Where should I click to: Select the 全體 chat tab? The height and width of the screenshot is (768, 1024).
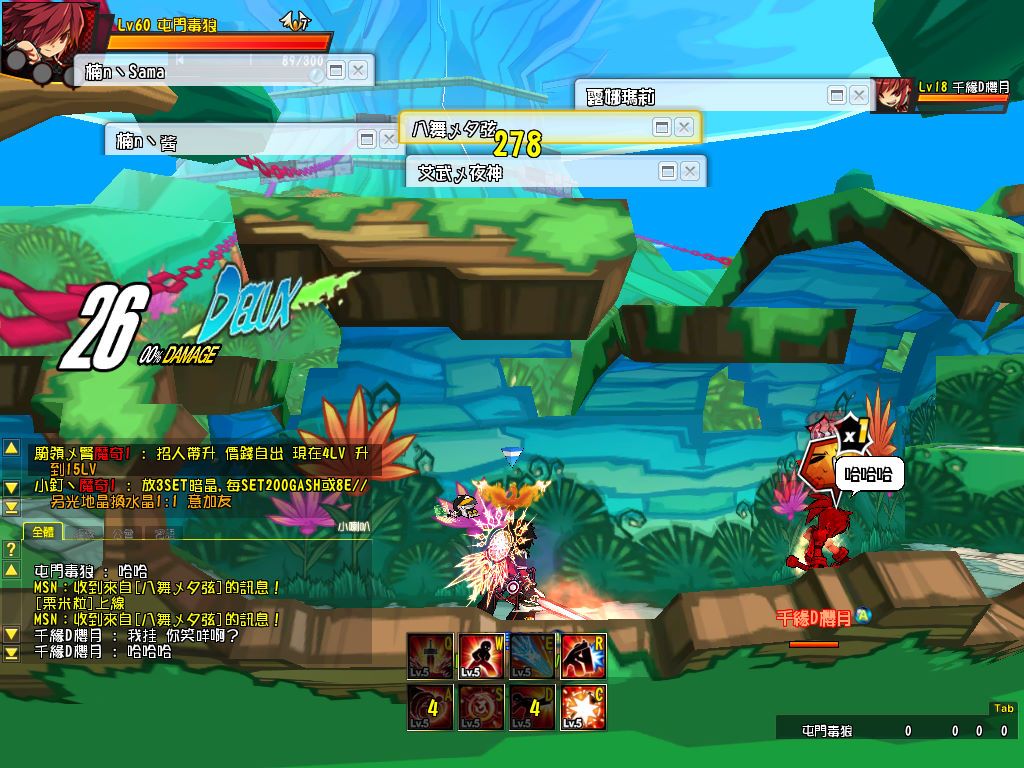pyautogui.click(x=43, y=531)
